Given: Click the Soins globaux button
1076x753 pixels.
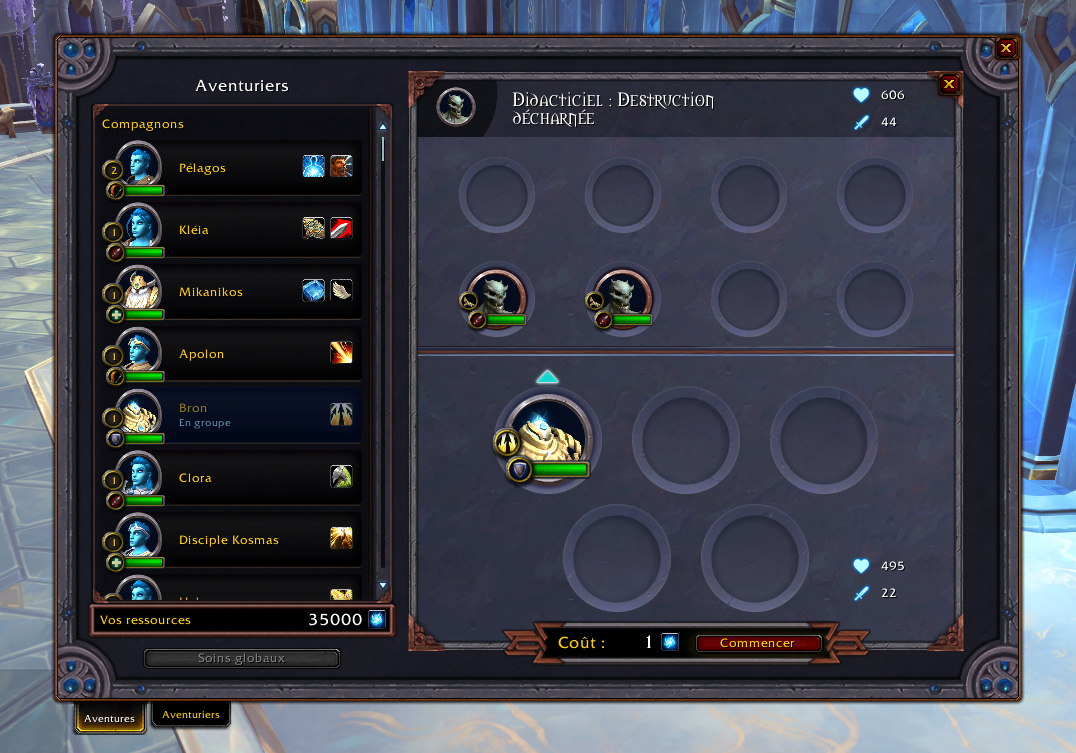Looking at the screenshot, I should tap(241, 658).
